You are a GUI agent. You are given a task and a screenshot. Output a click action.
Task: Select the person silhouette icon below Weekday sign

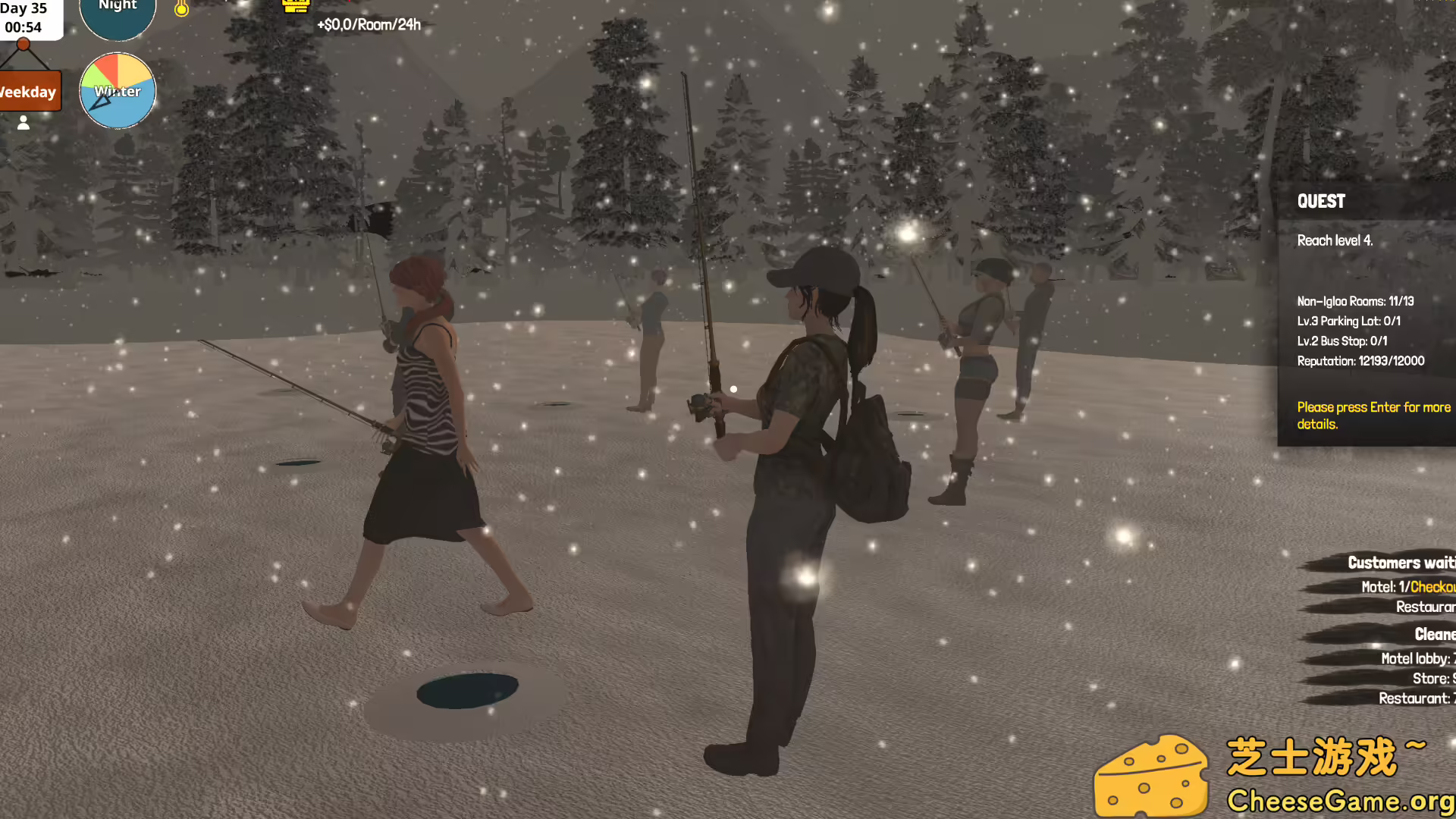(x=23, y=122)
